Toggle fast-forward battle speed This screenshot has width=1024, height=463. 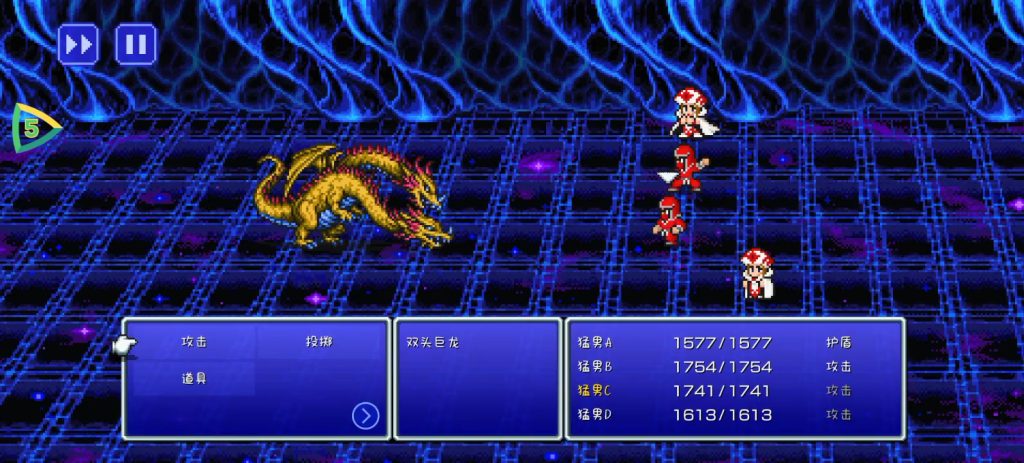pyautogui.click(x=78, y=45)
